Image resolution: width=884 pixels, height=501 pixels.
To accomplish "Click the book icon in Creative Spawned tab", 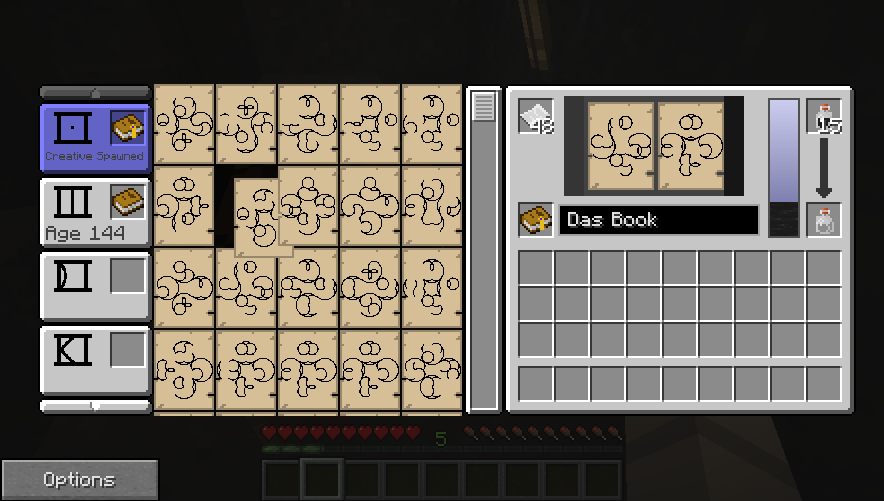I will point(127,127).
